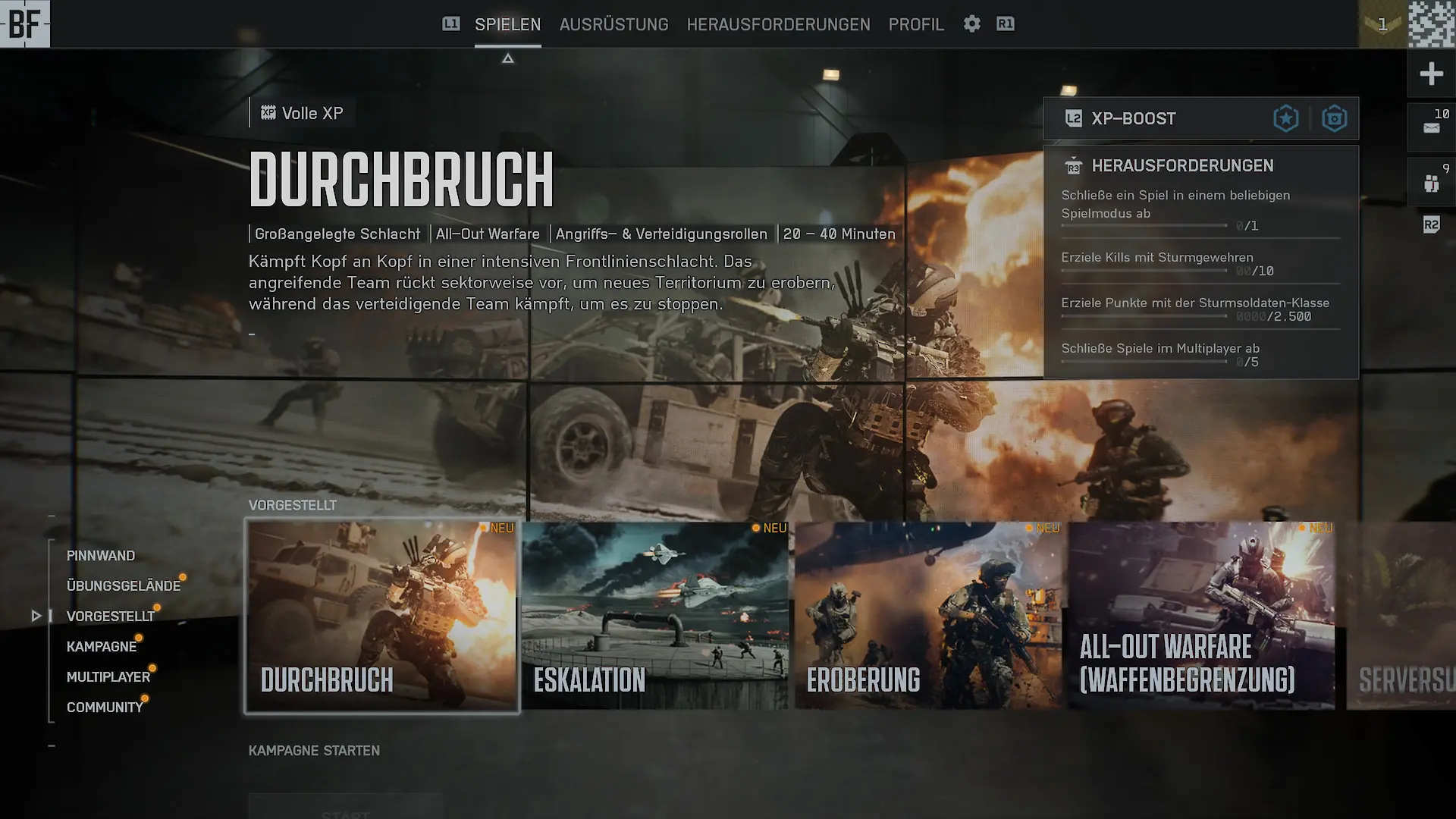Select the Durchbruch mode card
Screen dimensions: 1456x819
[x=382, y=616]
